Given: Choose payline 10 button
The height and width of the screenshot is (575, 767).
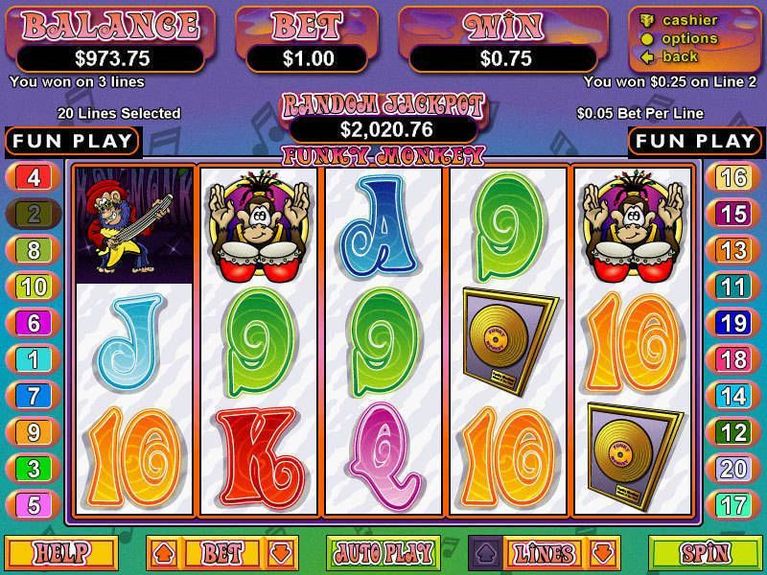Looking at the screenshot, I should 33,287.
